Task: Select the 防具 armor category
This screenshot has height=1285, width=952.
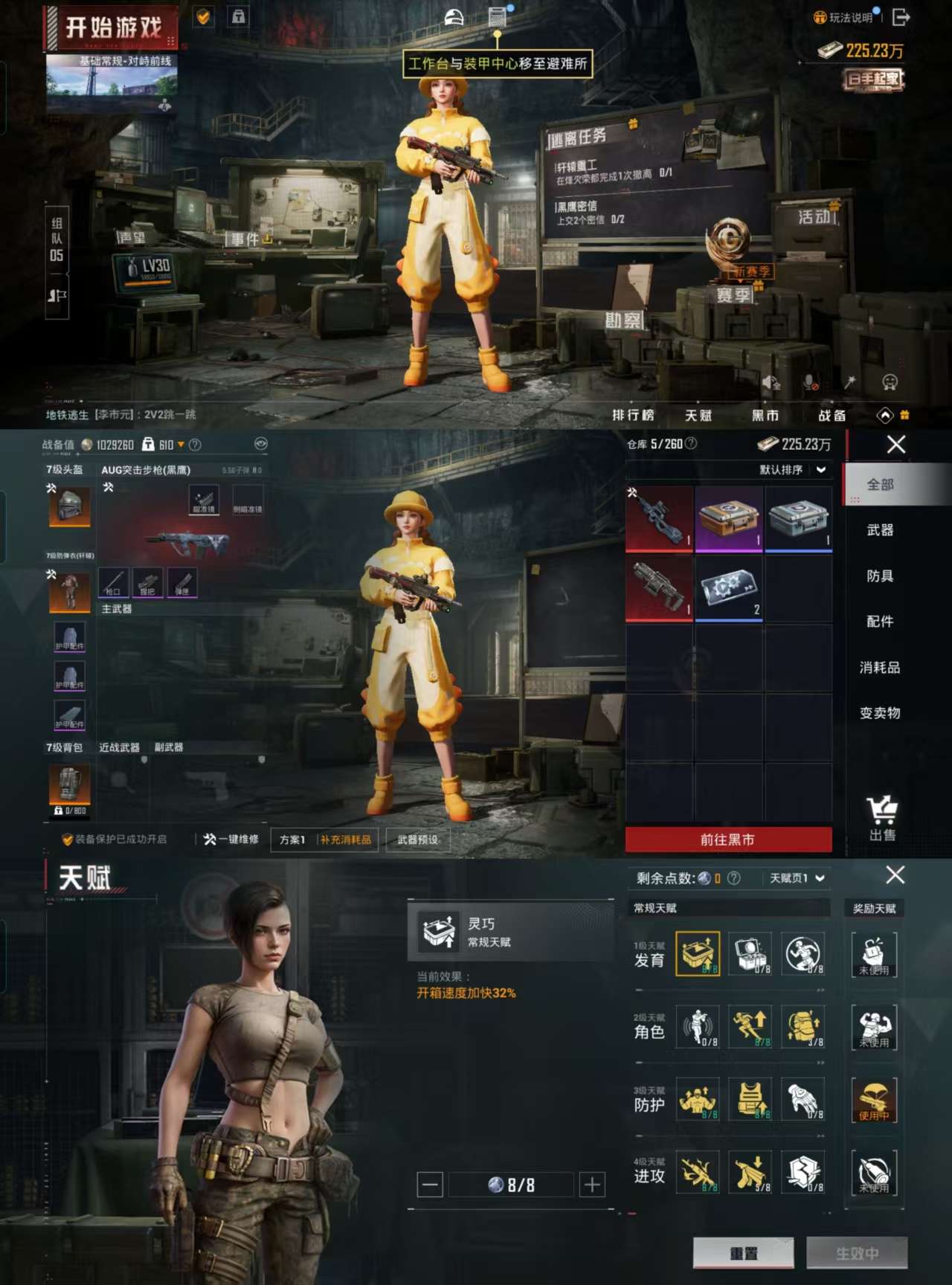Action: (x=880, y=576)
